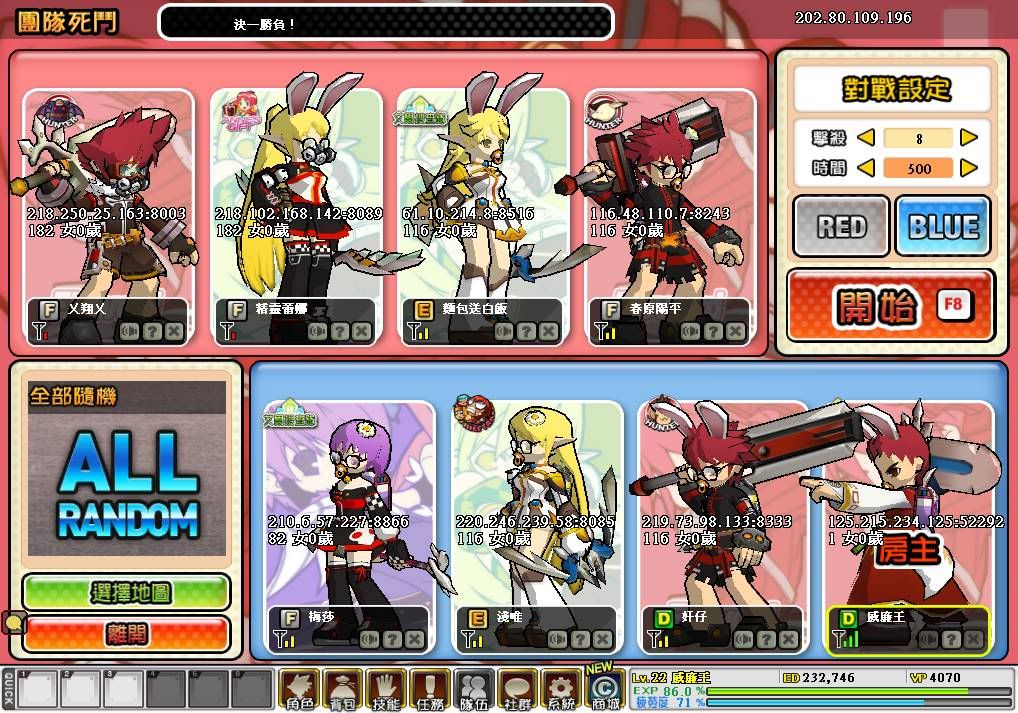1018x713 pixels.
Task: Open the 任務 quest menu
Action: [x=430, y=689]
